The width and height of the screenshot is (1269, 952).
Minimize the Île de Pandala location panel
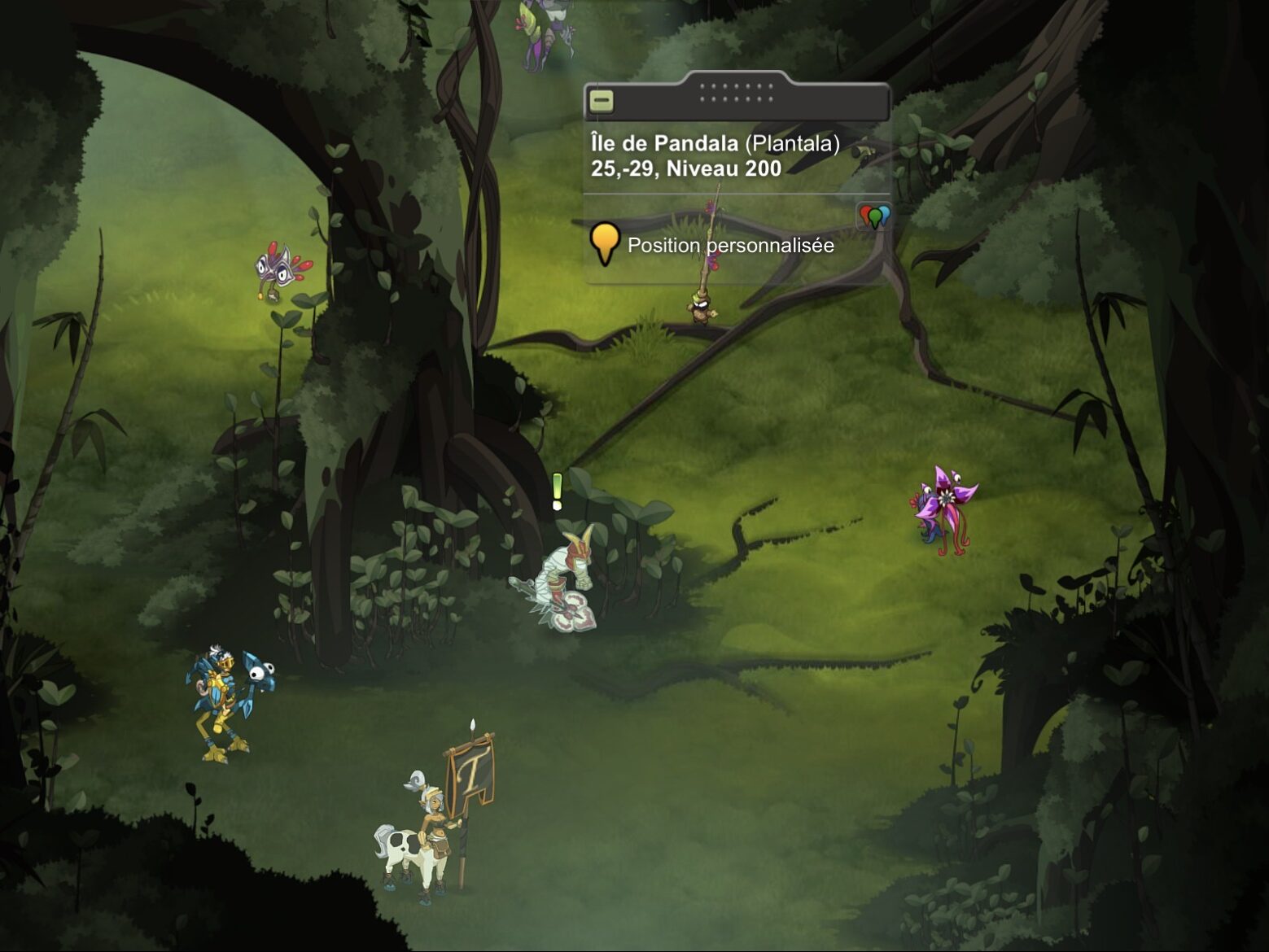(x=602, y=102)
